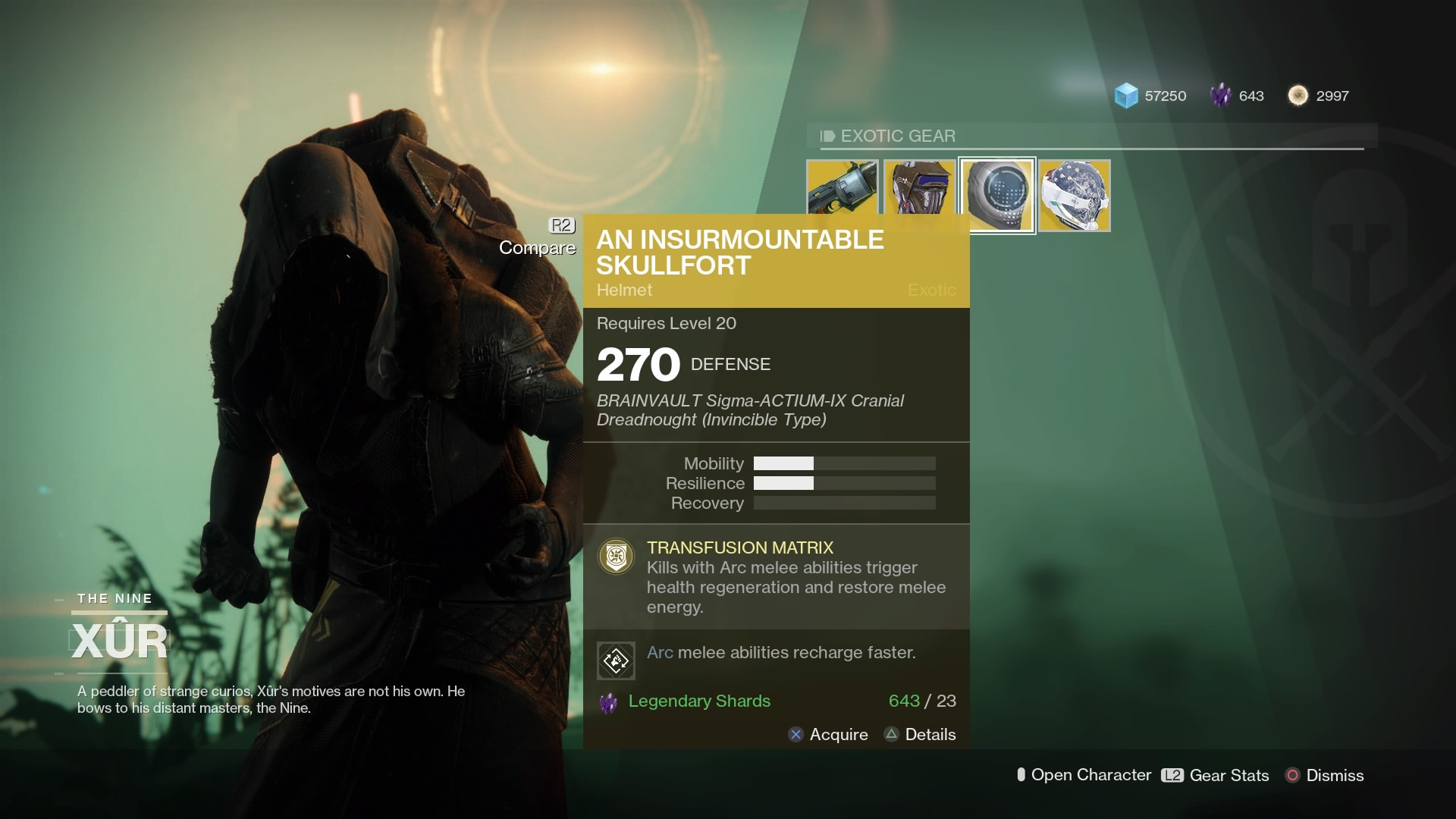Click the Legendary Shards currency icon
The width and height of the screenshot is (1456, 819).
[1222, 96]
